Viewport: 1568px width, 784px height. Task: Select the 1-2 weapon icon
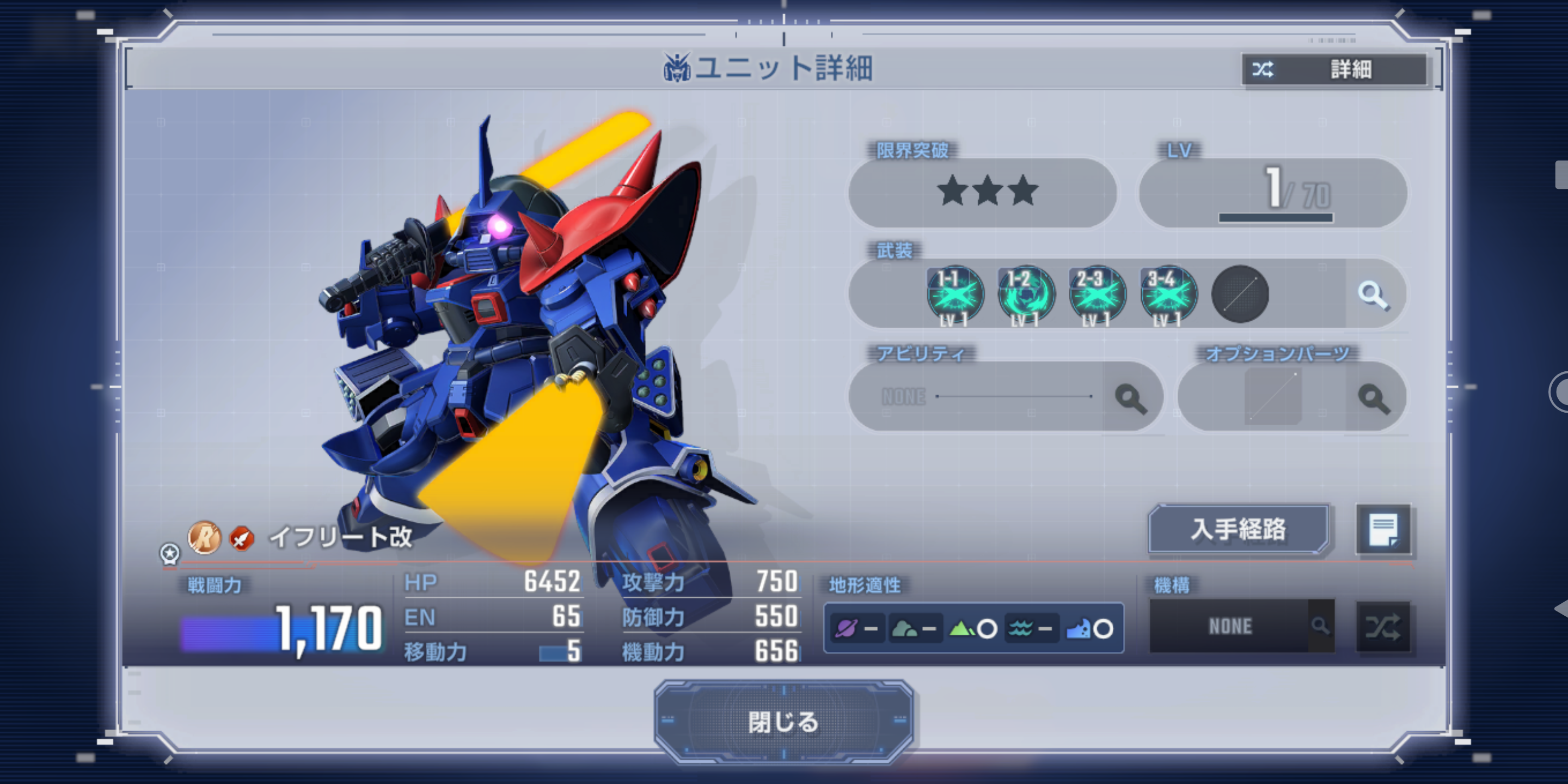[1026, 295]
